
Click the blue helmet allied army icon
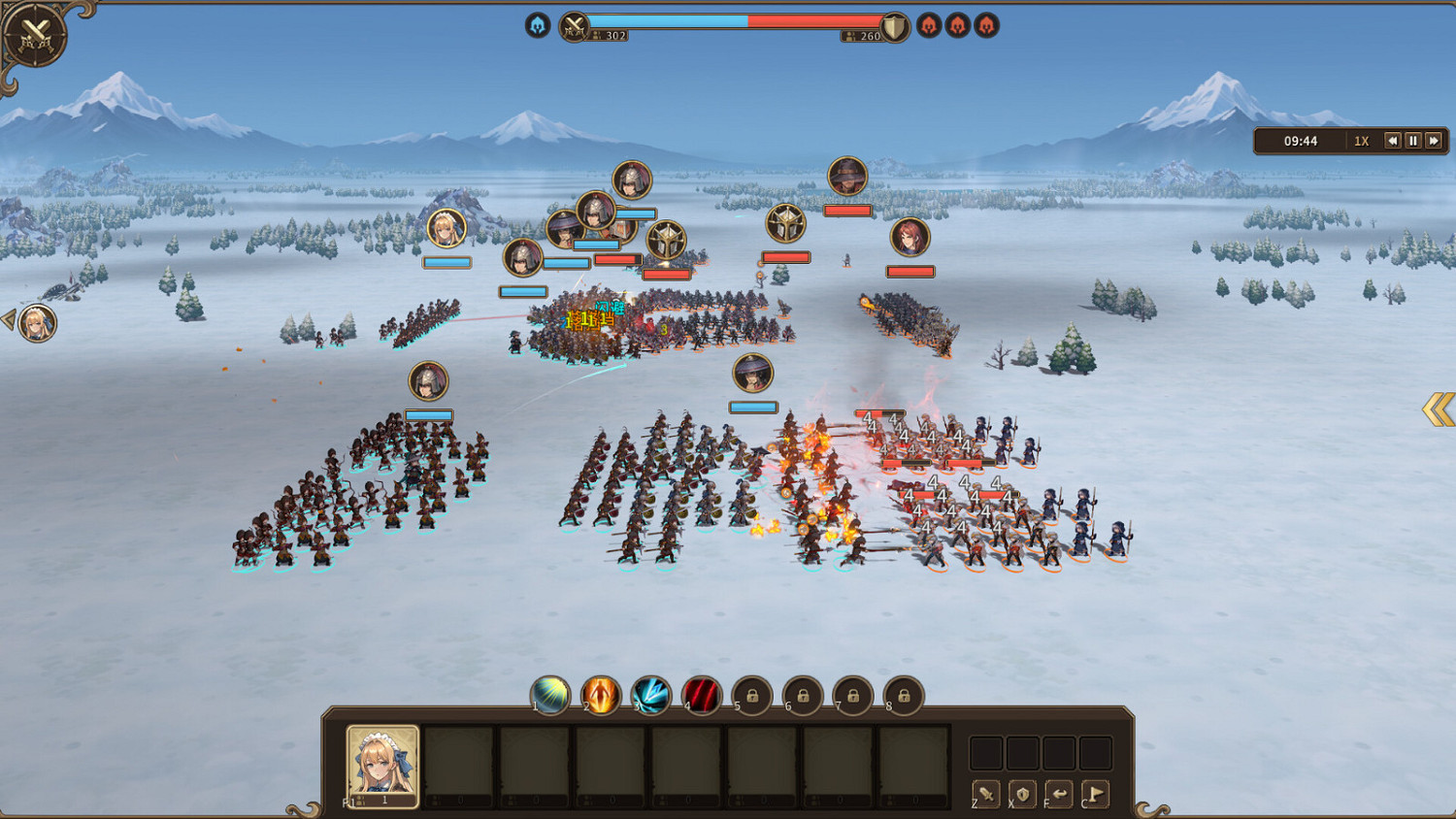(538, 25)
